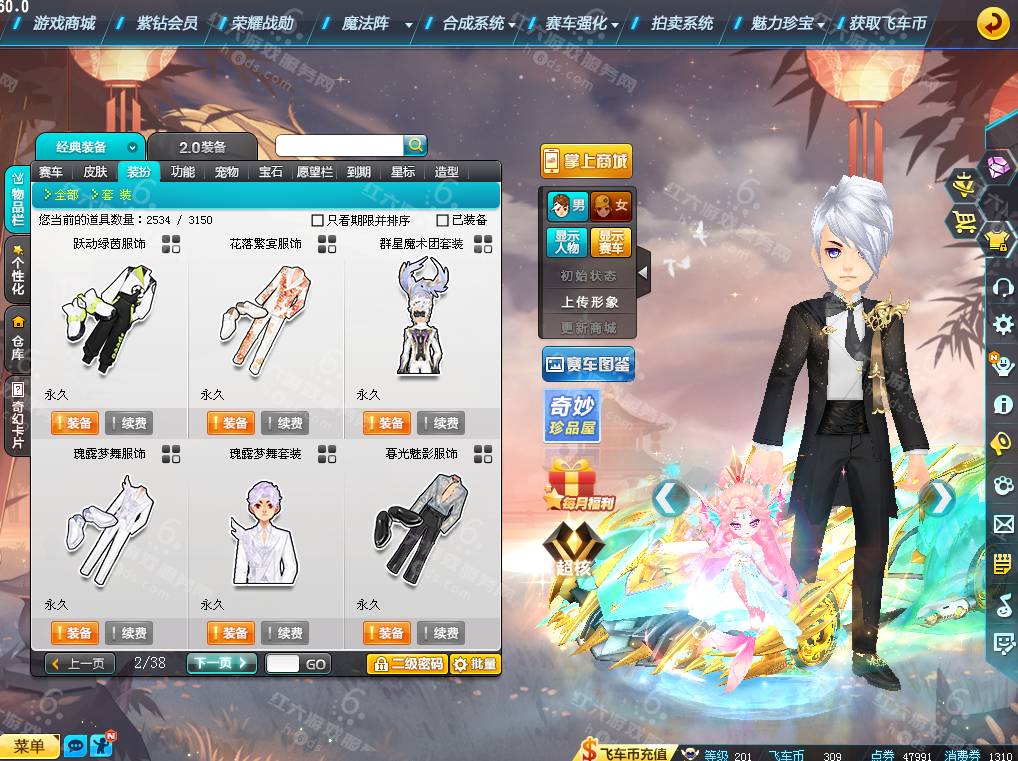Check 只看期限并排序 option
This screenshot has height=761, width=1018.
point(318,220)
